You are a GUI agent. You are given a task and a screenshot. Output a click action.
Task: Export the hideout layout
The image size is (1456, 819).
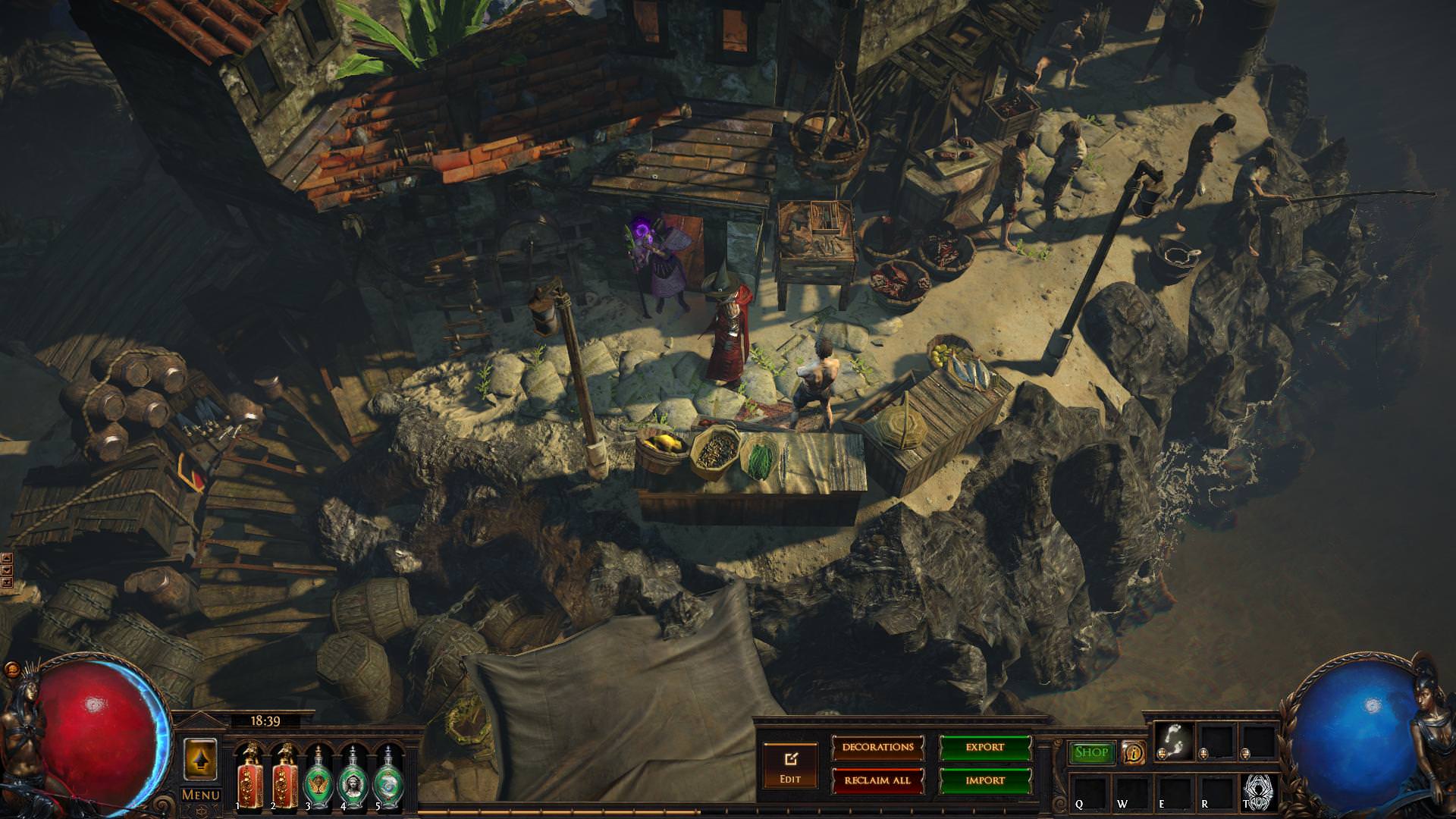(x=985, y=747)
